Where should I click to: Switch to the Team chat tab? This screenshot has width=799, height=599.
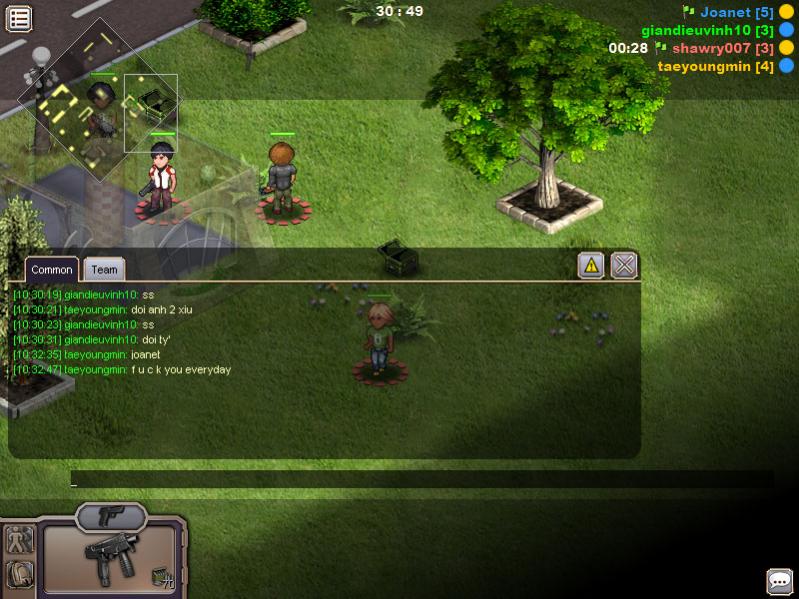click(x=104, y=269)
